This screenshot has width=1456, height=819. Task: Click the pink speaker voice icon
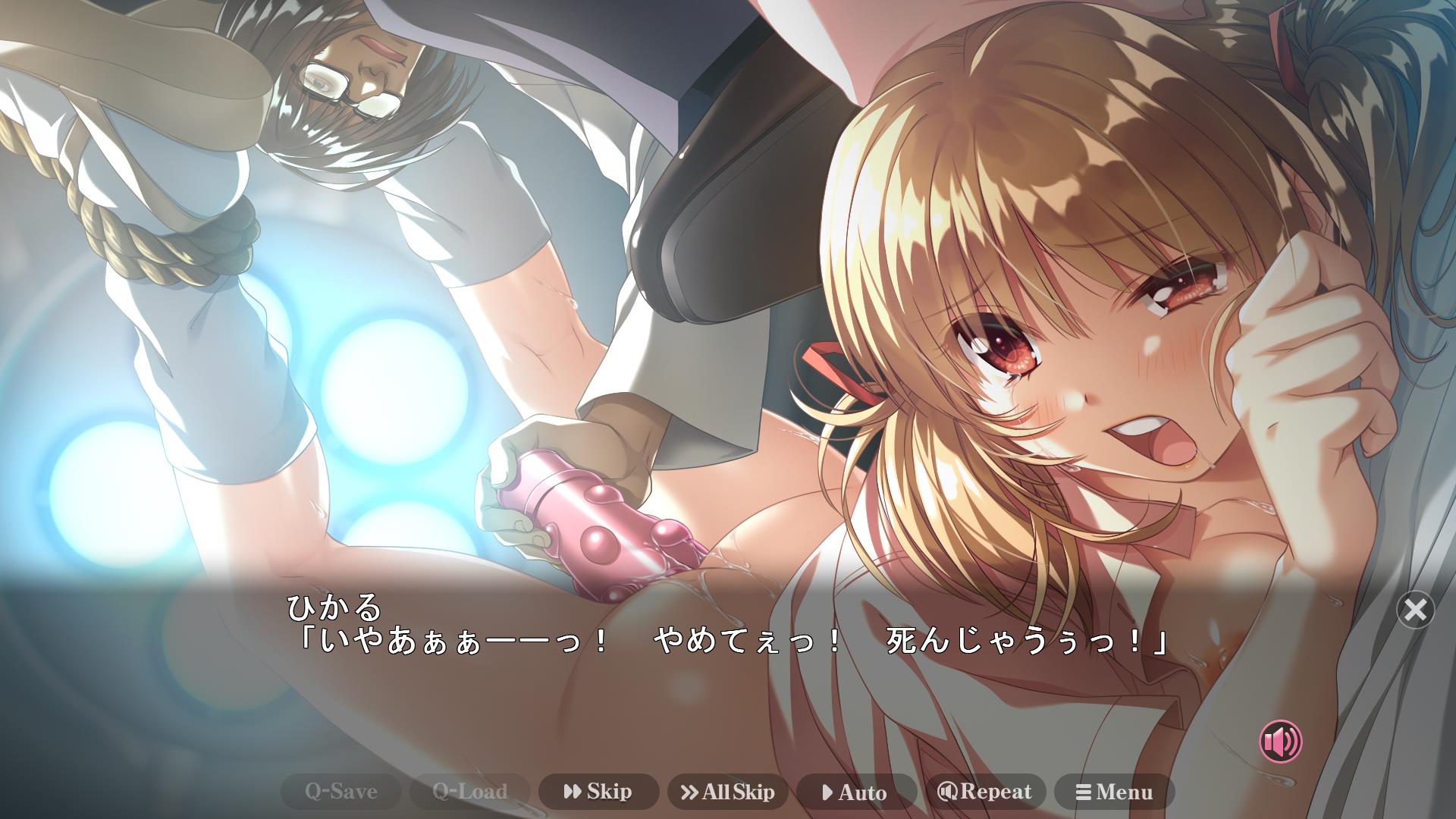point(1280,742)
